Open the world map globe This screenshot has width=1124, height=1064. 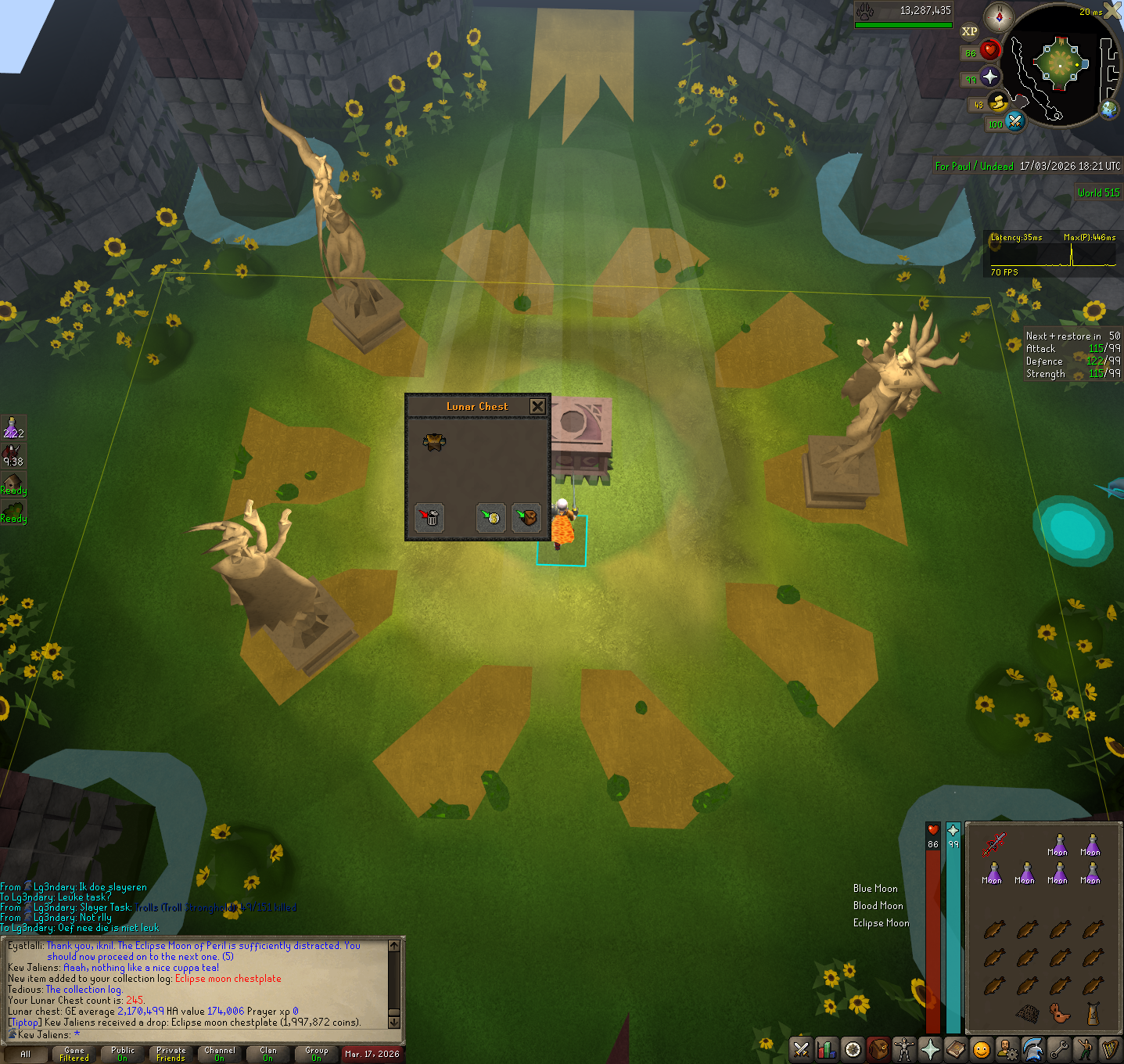click(x=1108, y=110)
